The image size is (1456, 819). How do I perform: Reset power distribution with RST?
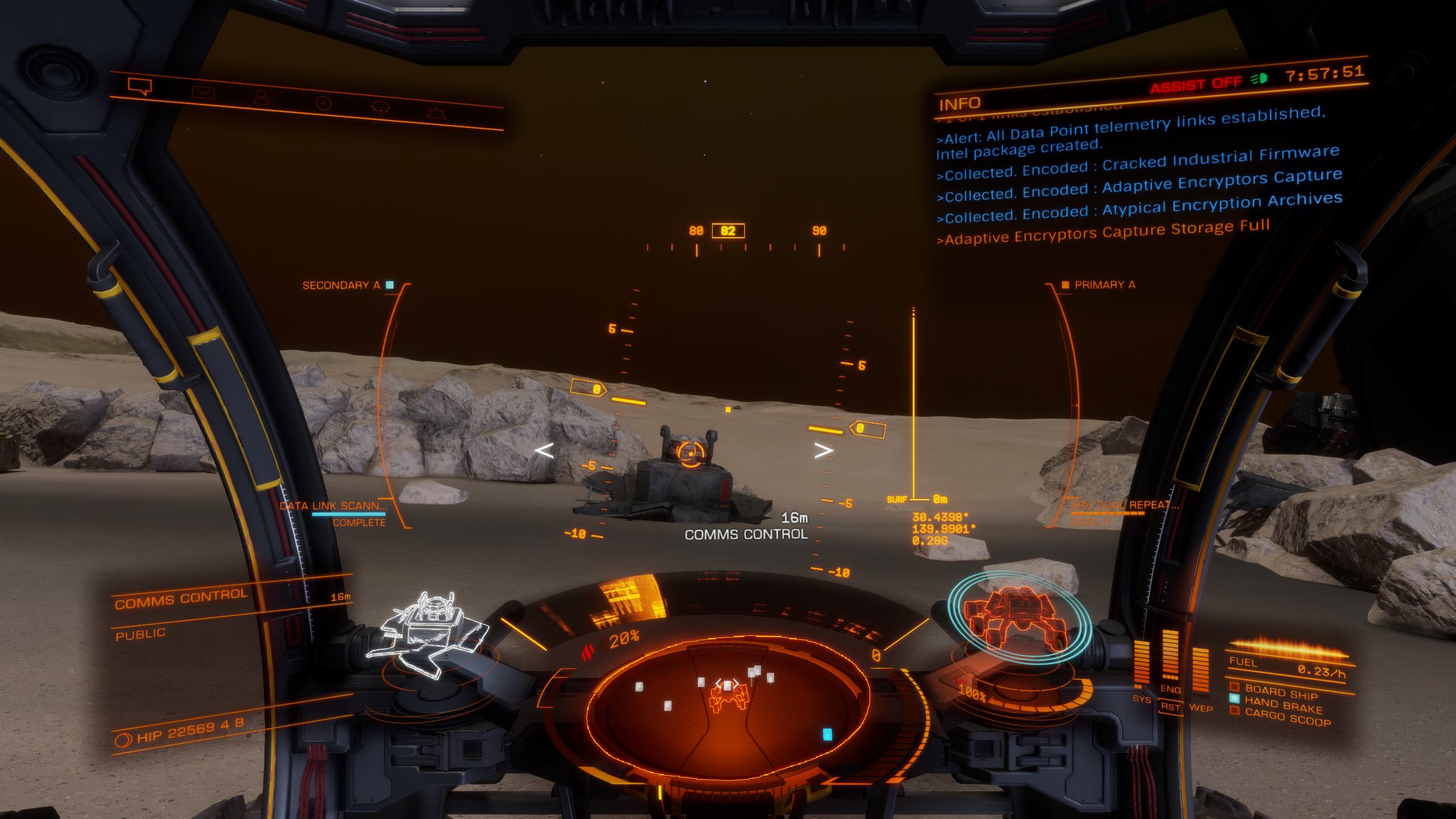[x=1170, y=707]
